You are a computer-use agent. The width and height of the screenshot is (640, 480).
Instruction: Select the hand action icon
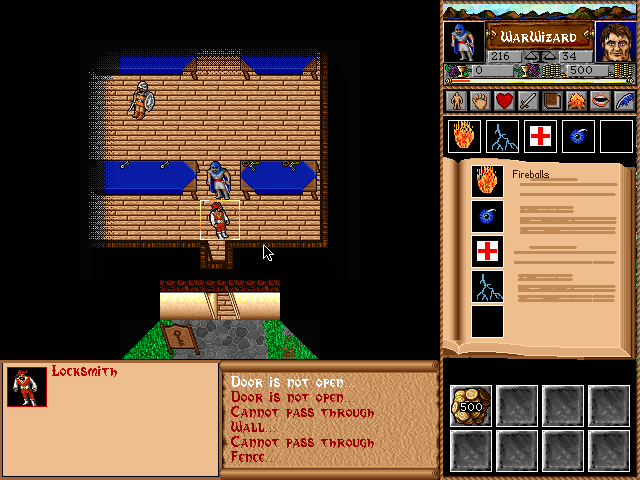479,101
